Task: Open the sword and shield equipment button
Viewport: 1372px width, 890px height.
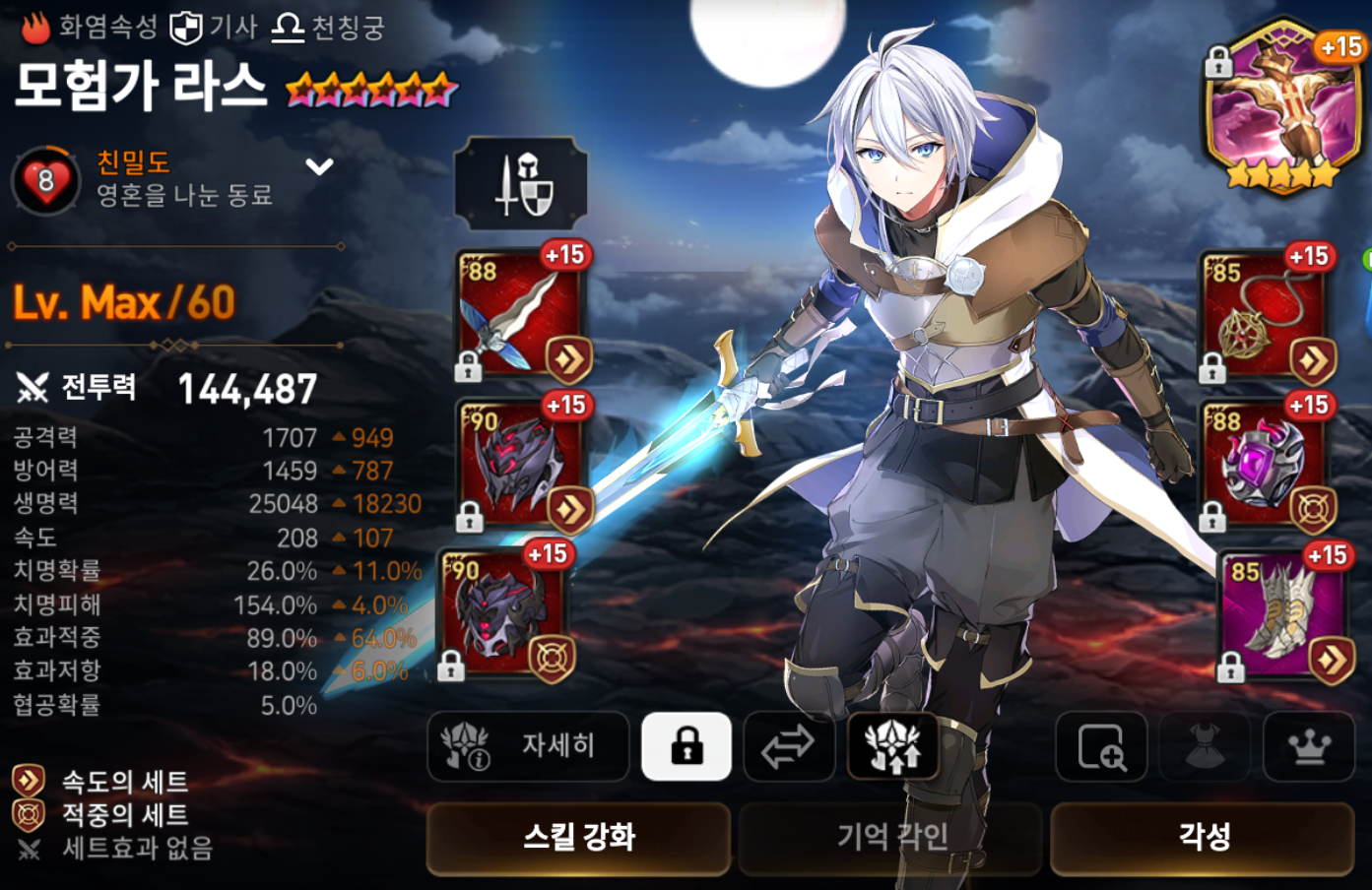Action: [x=521, y=183]
